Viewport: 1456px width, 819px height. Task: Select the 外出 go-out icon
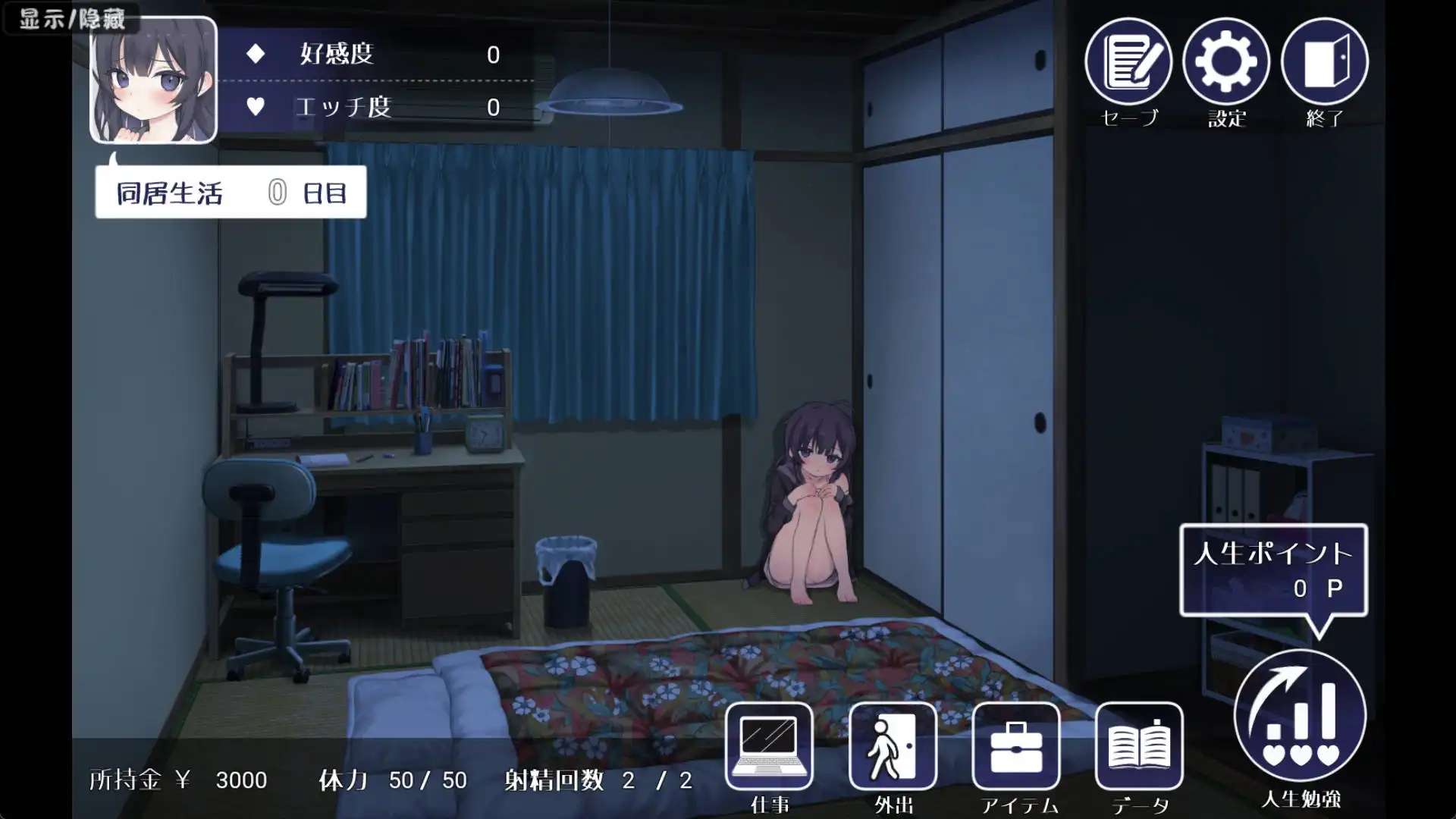click(x=893, y=747)
